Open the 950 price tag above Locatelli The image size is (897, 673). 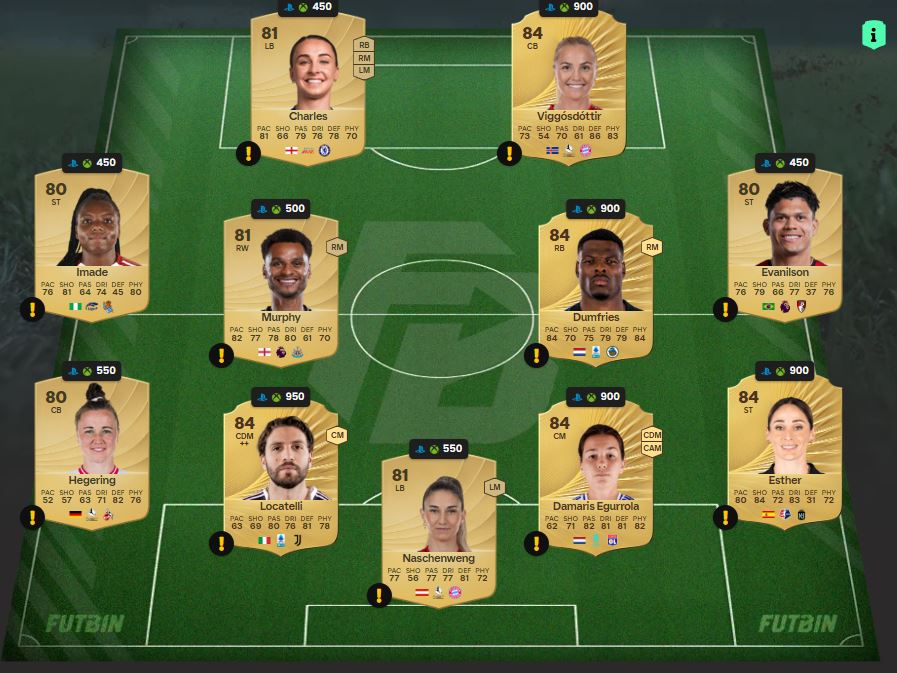[281, 397]
